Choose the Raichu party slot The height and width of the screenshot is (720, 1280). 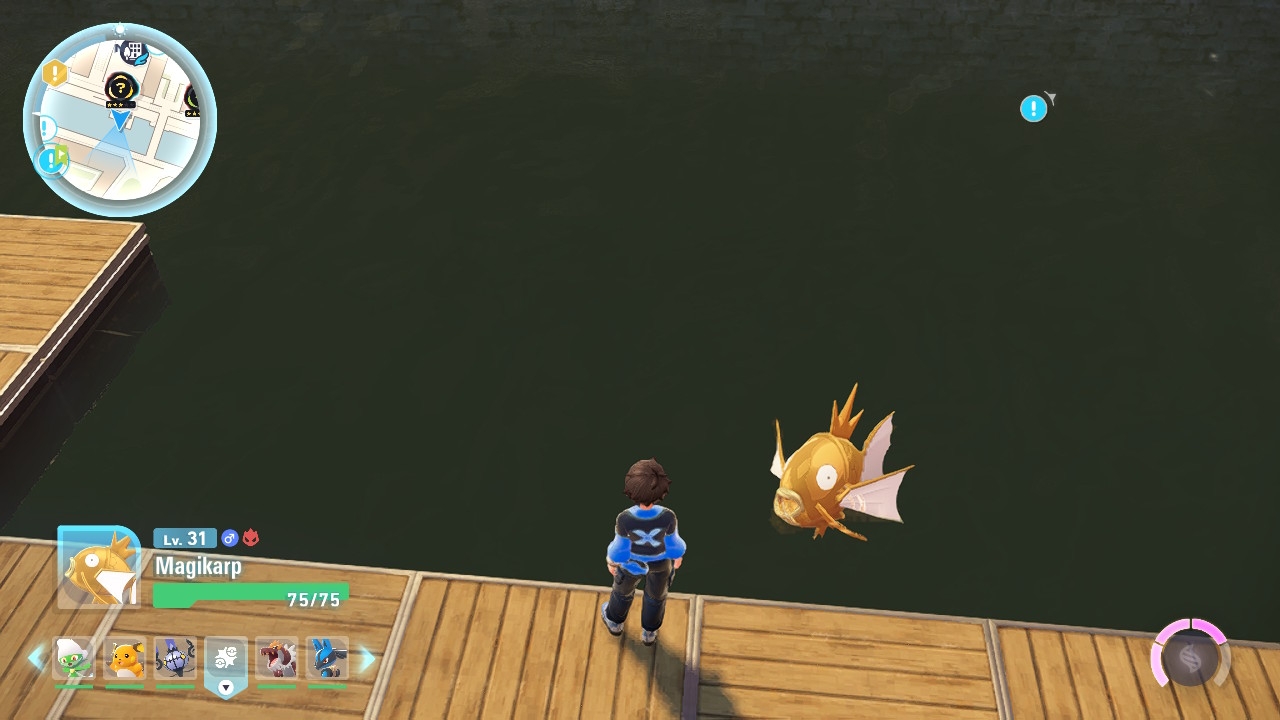coord(125,659)
